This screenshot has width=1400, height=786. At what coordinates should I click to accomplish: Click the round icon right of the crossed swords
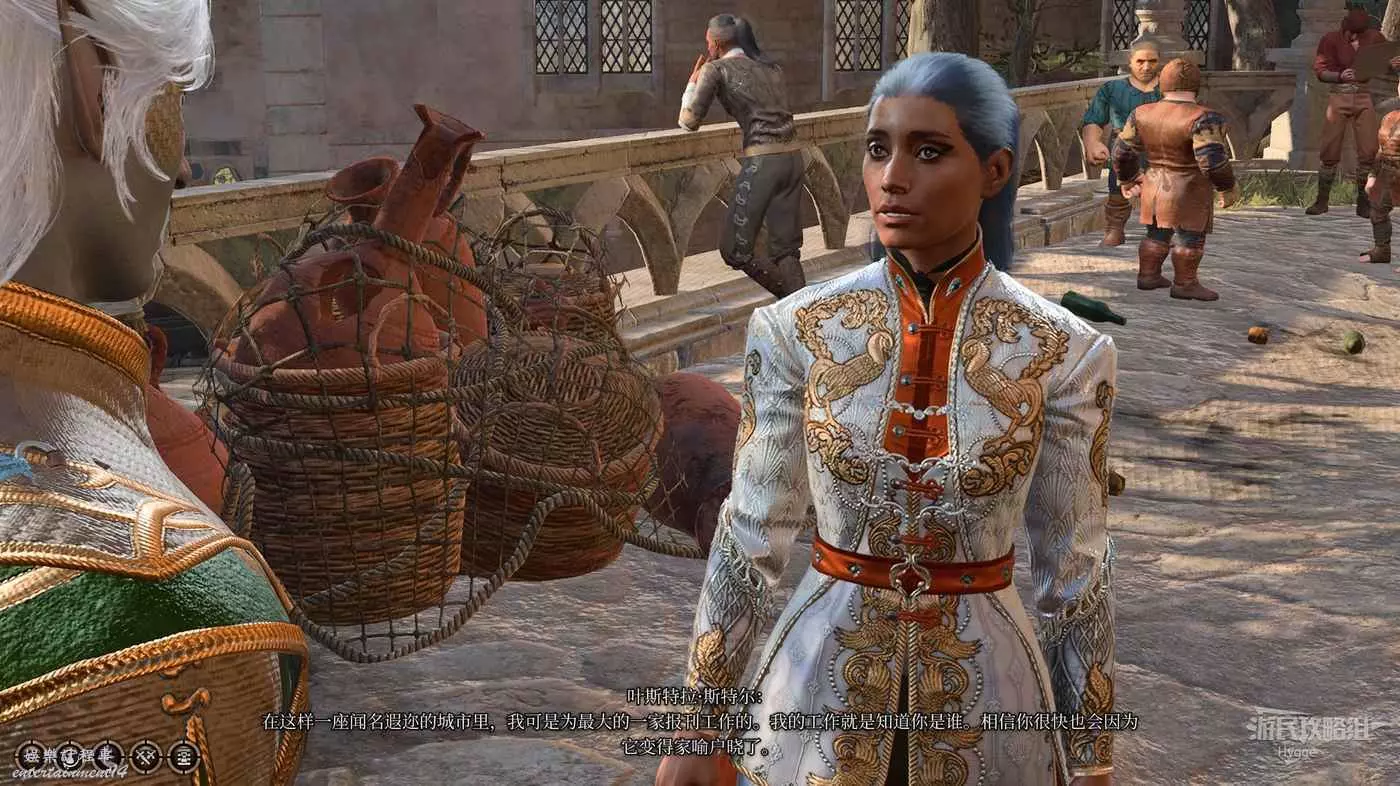184,755
